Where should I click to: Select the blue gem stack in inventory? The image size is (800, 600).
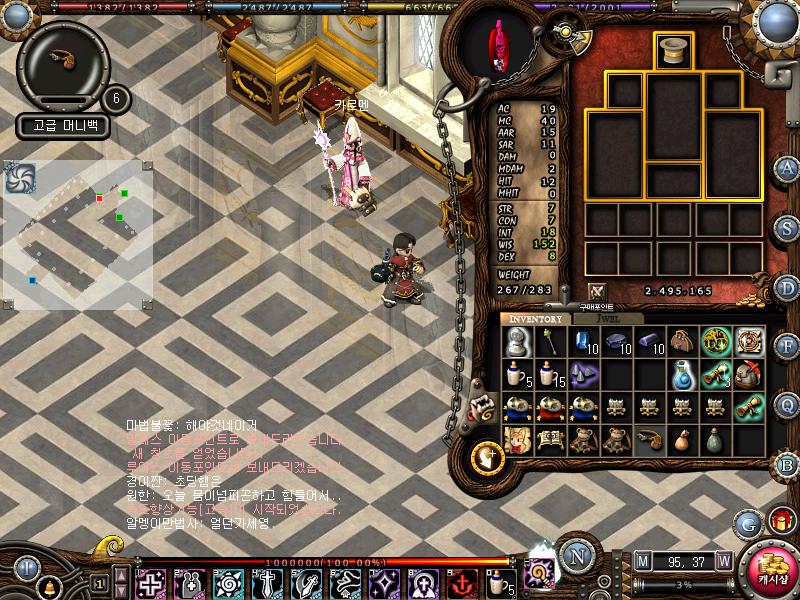click(583, 341)
